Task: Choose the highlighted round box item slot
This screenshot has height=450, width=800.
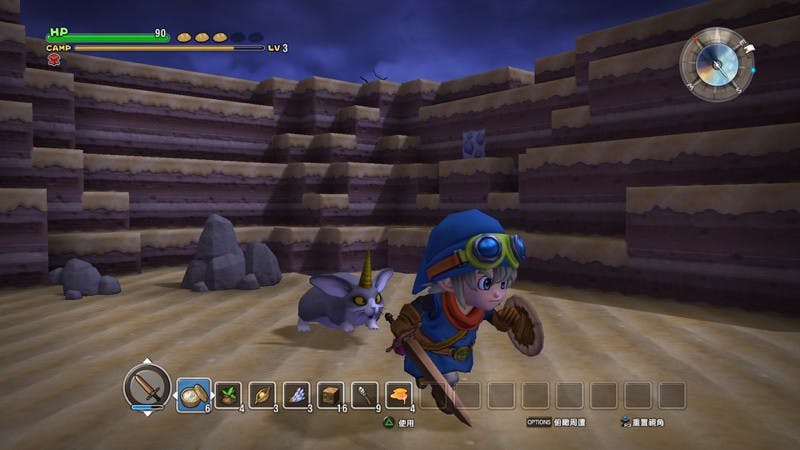Action: pos(194,395)
